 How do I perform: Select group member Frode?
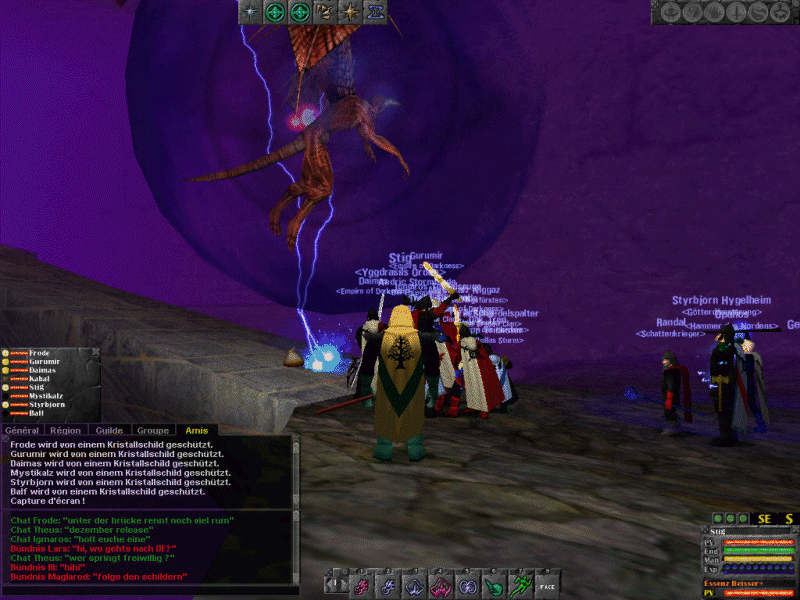(x=40, y=353)
